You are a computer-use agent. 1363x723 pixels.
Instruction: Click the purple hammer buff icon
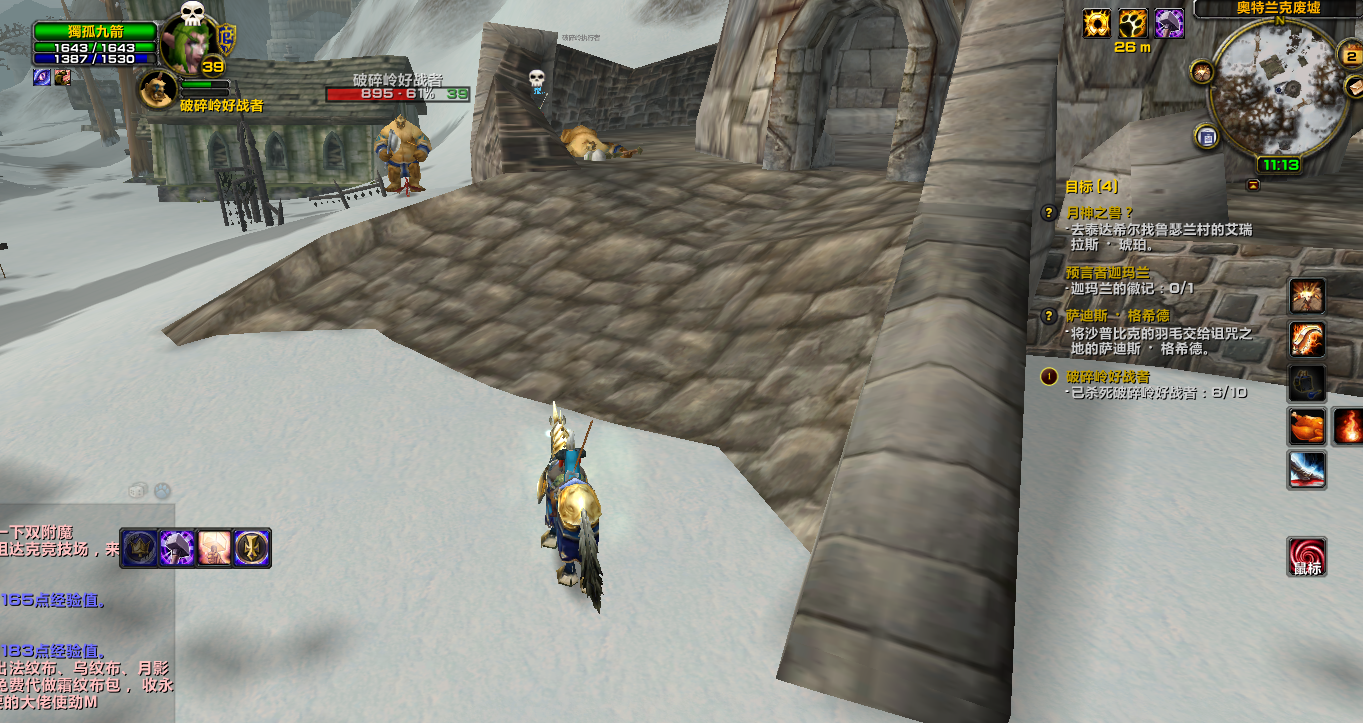point(1169,23)
